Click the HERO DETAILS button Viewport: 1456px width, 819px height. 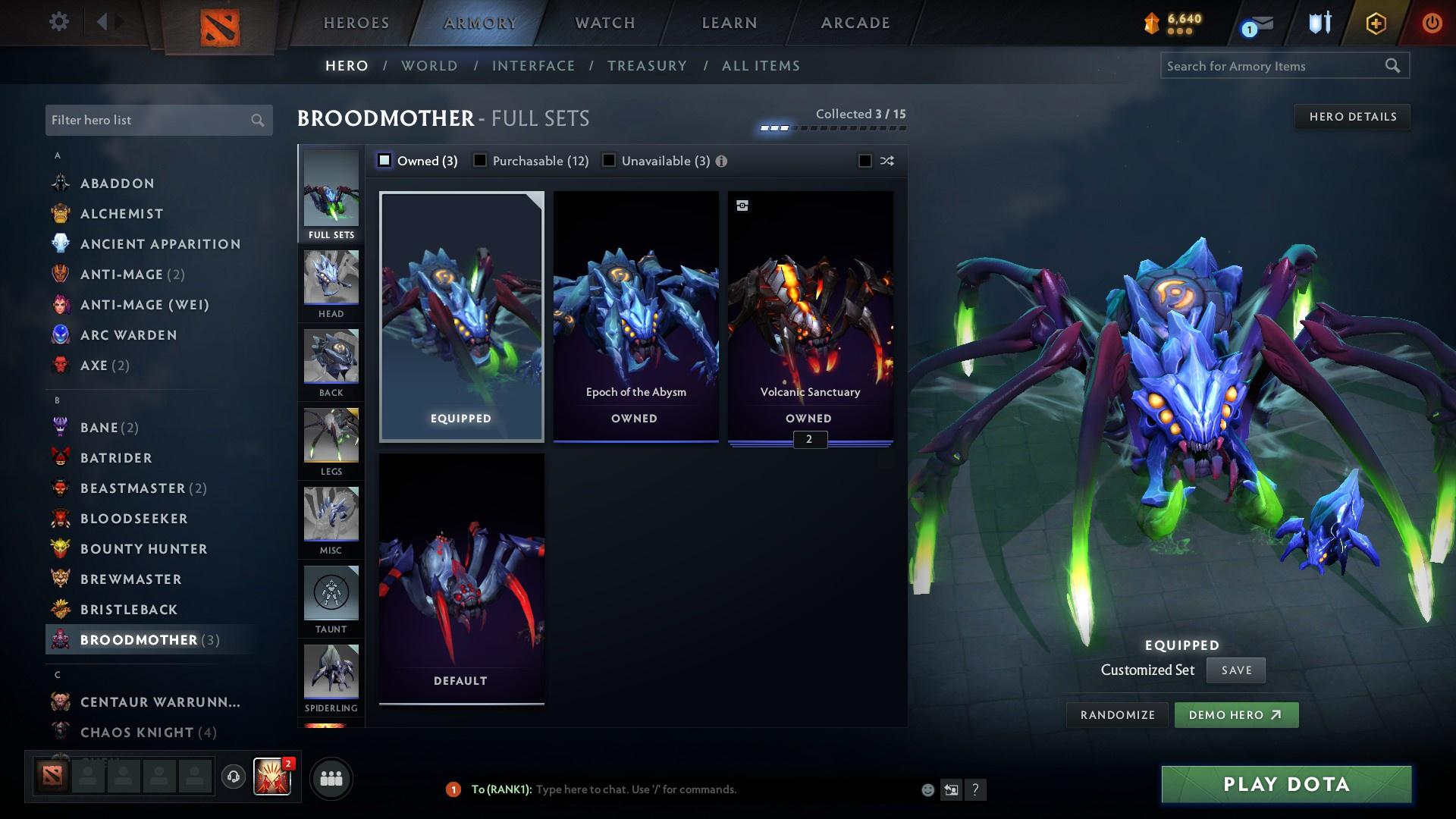[1352, 116]
